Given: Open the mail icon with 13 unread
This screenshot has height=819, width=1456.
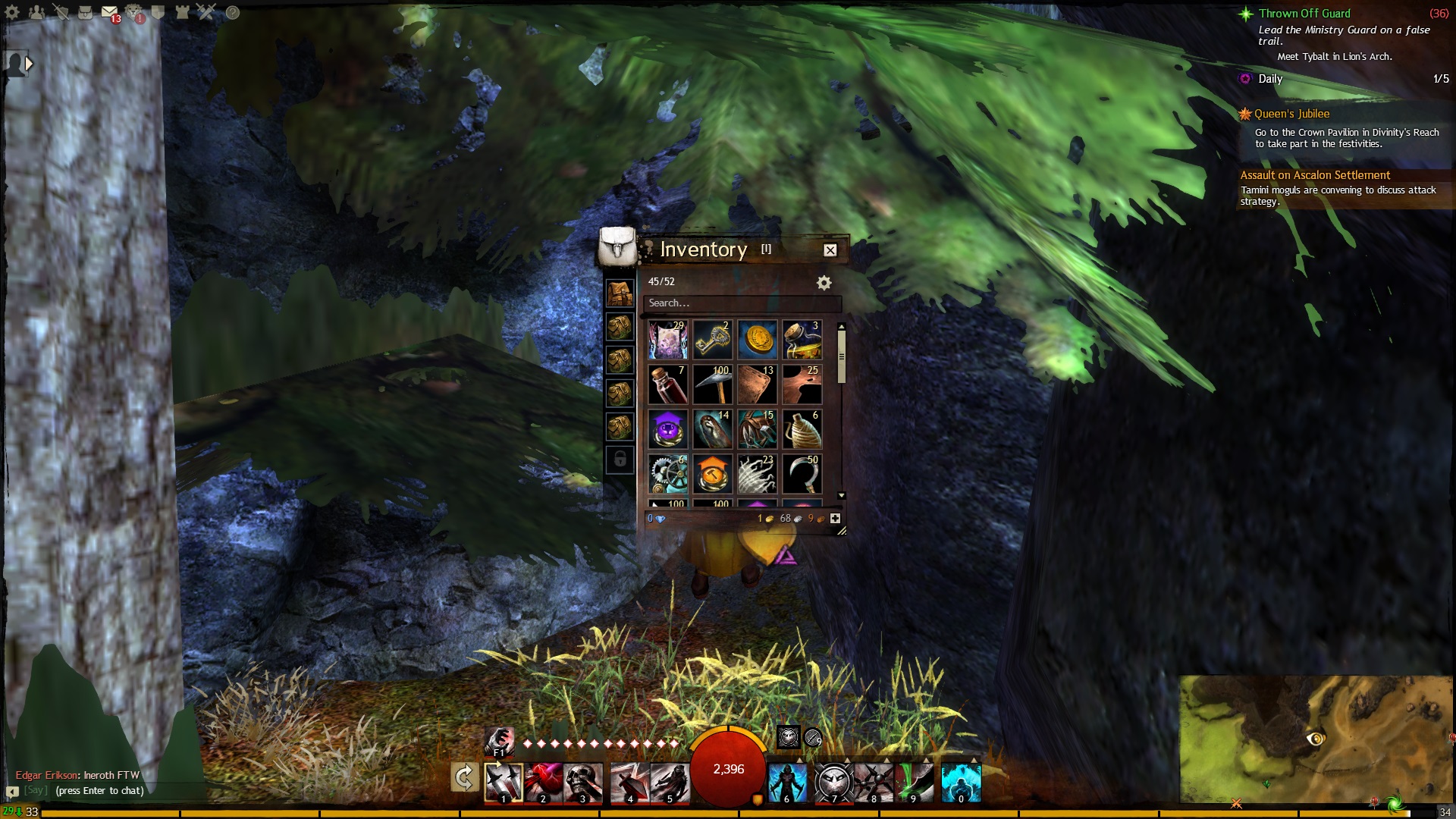Looking at the screenshot, I should coord(110,13).
